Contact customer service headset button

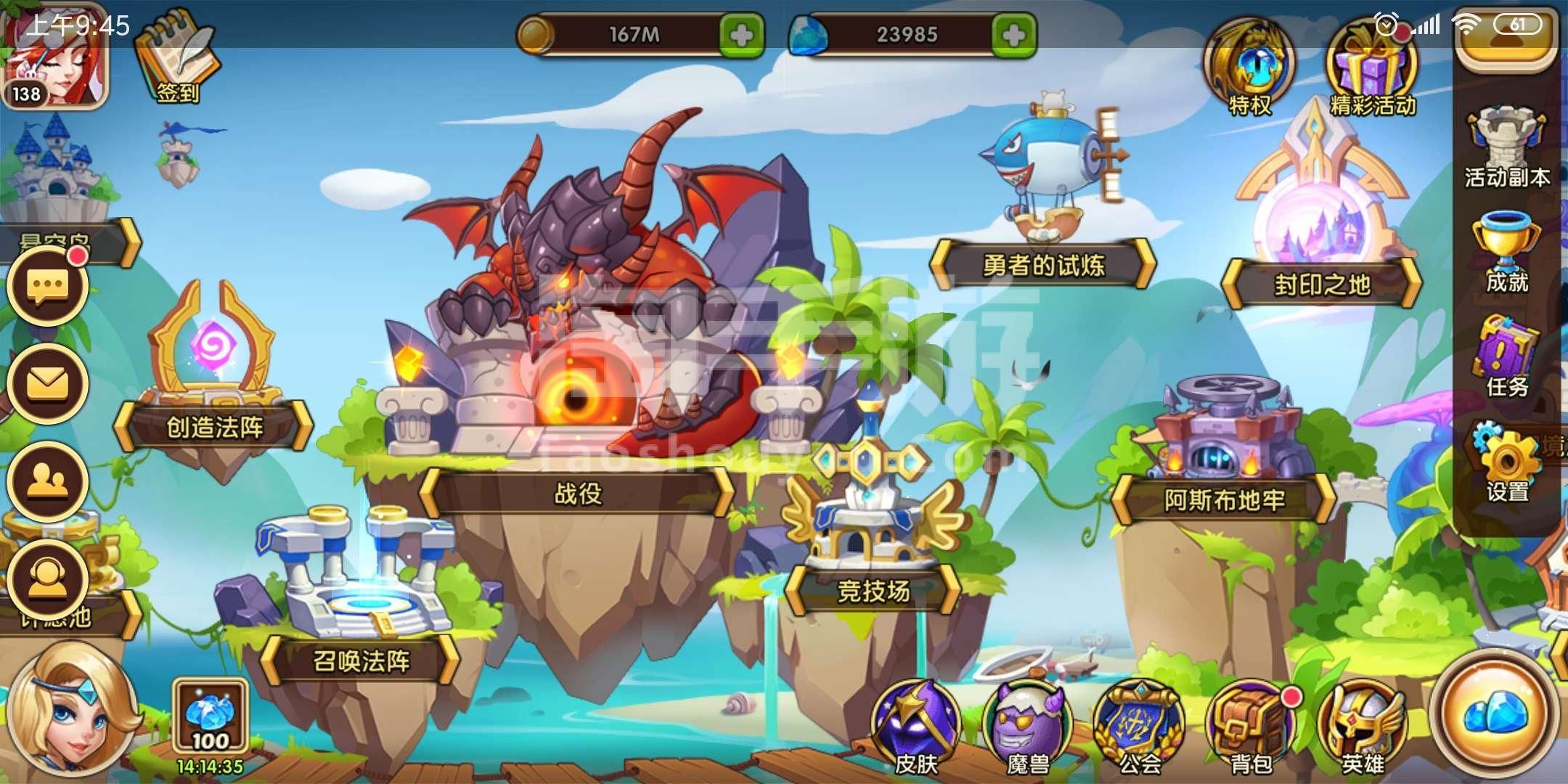tap(48, 579)
